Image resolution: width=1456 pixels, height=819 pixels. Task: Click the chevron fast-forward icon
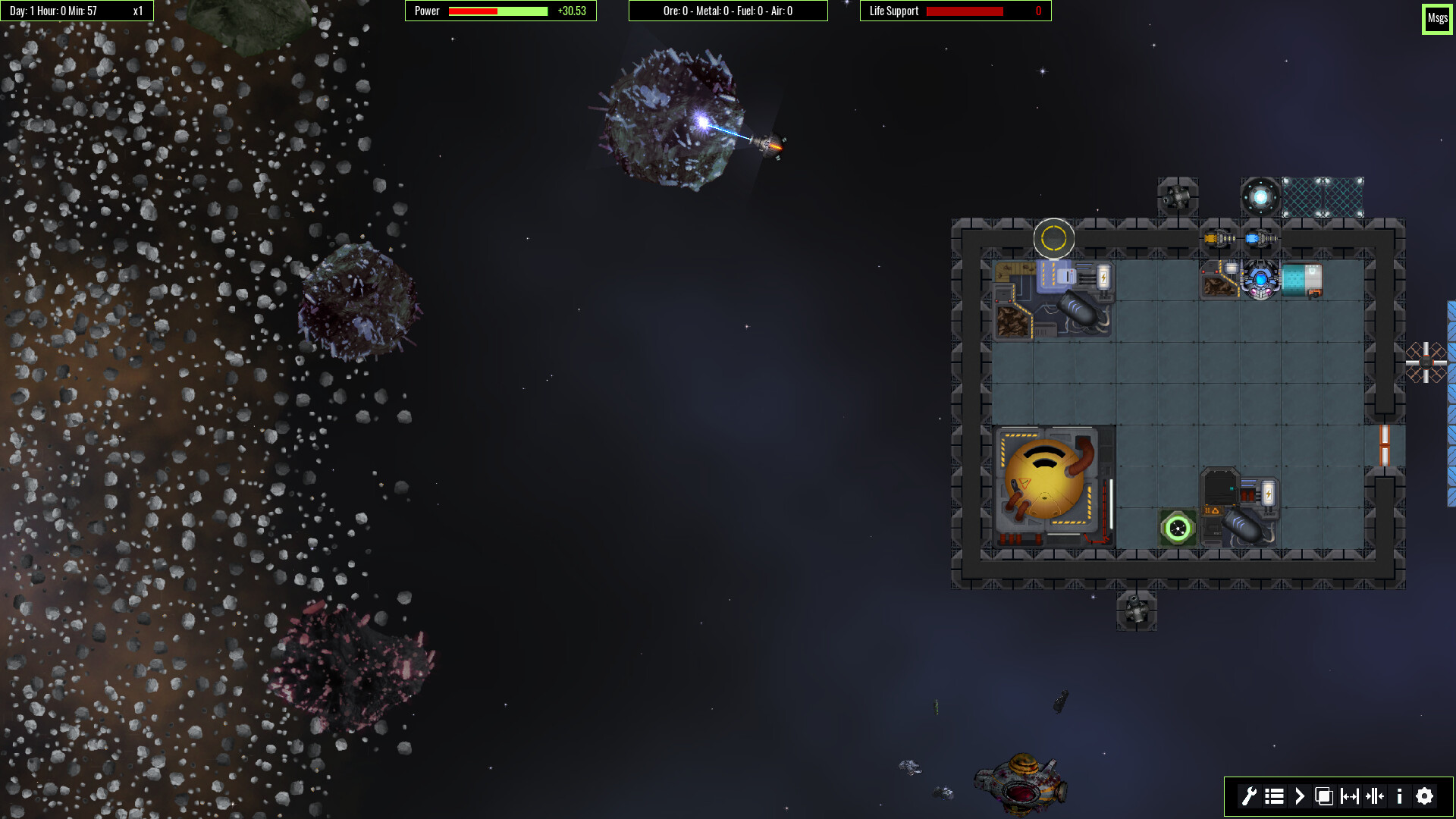pyautogui.click(x=1299, y=797)
